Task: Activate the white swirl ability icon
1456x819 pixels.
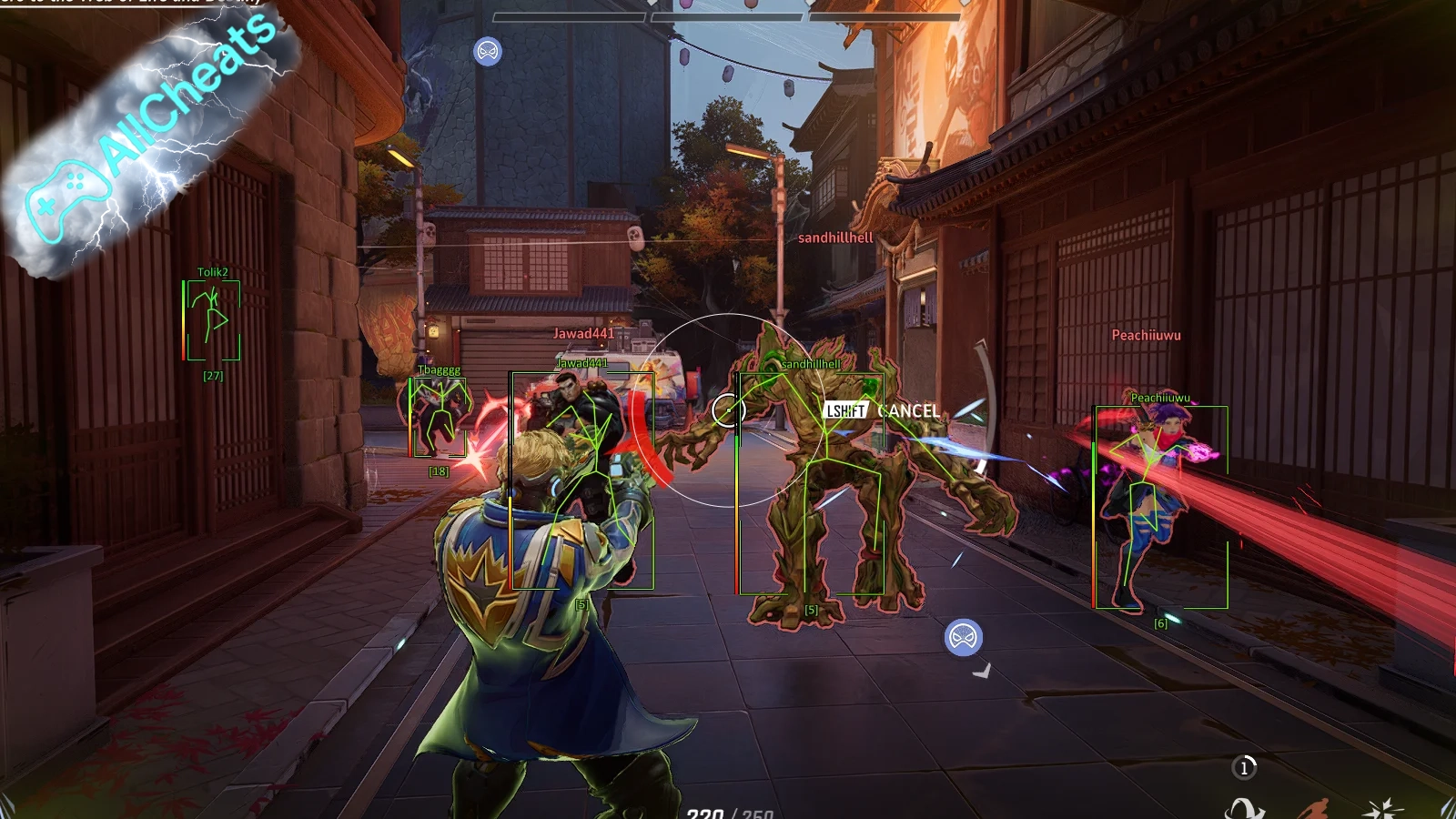Action: tap(1244, 808)
